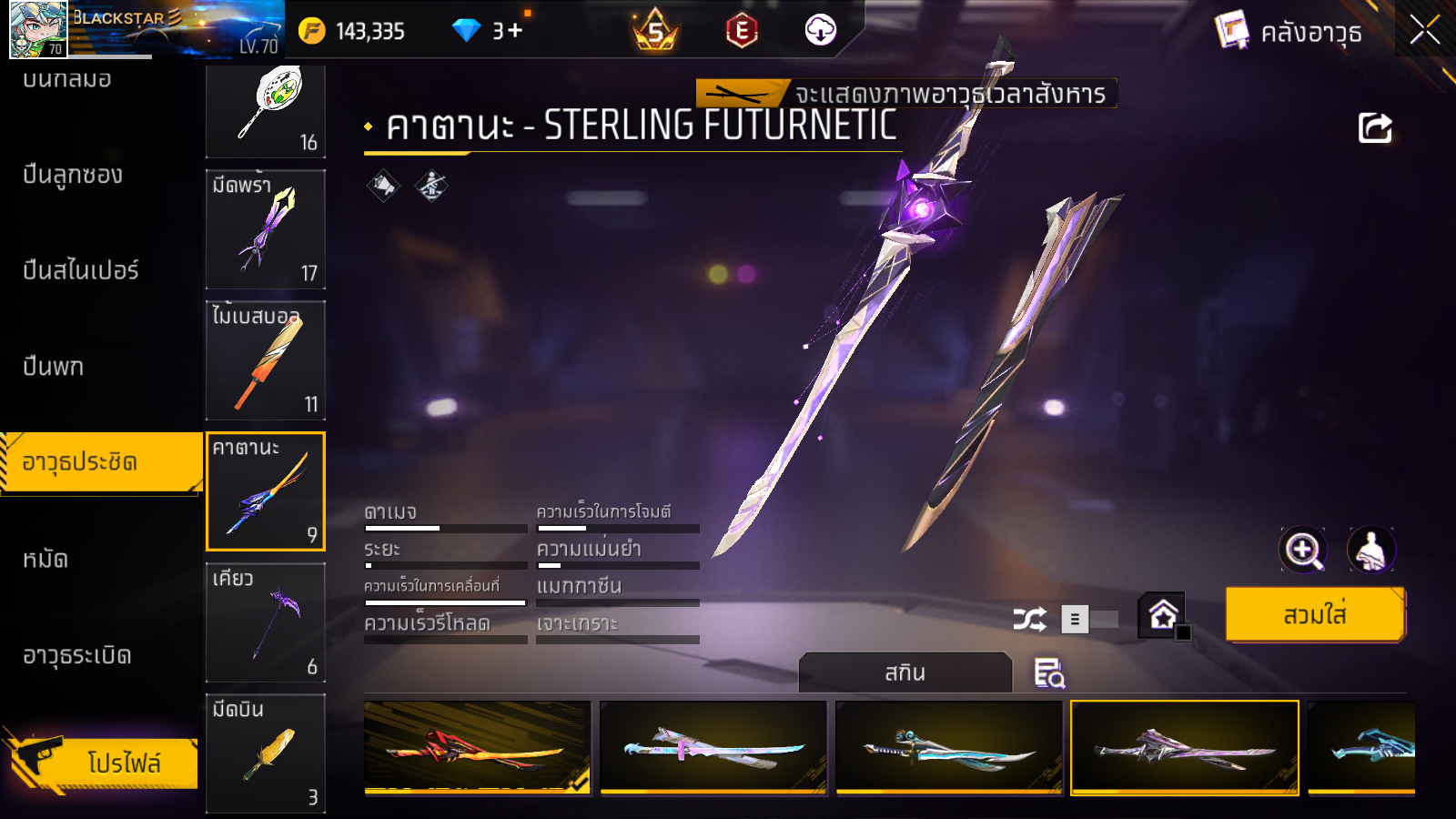Select the ปืนลูกซอง shotgun category
Screen dimensions: 1456x819
(73, 175)
